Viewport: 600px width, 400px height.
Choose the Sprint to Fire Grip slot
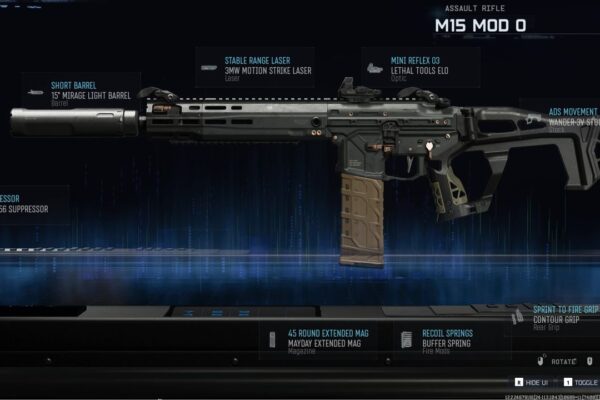(x=560, y=318)
